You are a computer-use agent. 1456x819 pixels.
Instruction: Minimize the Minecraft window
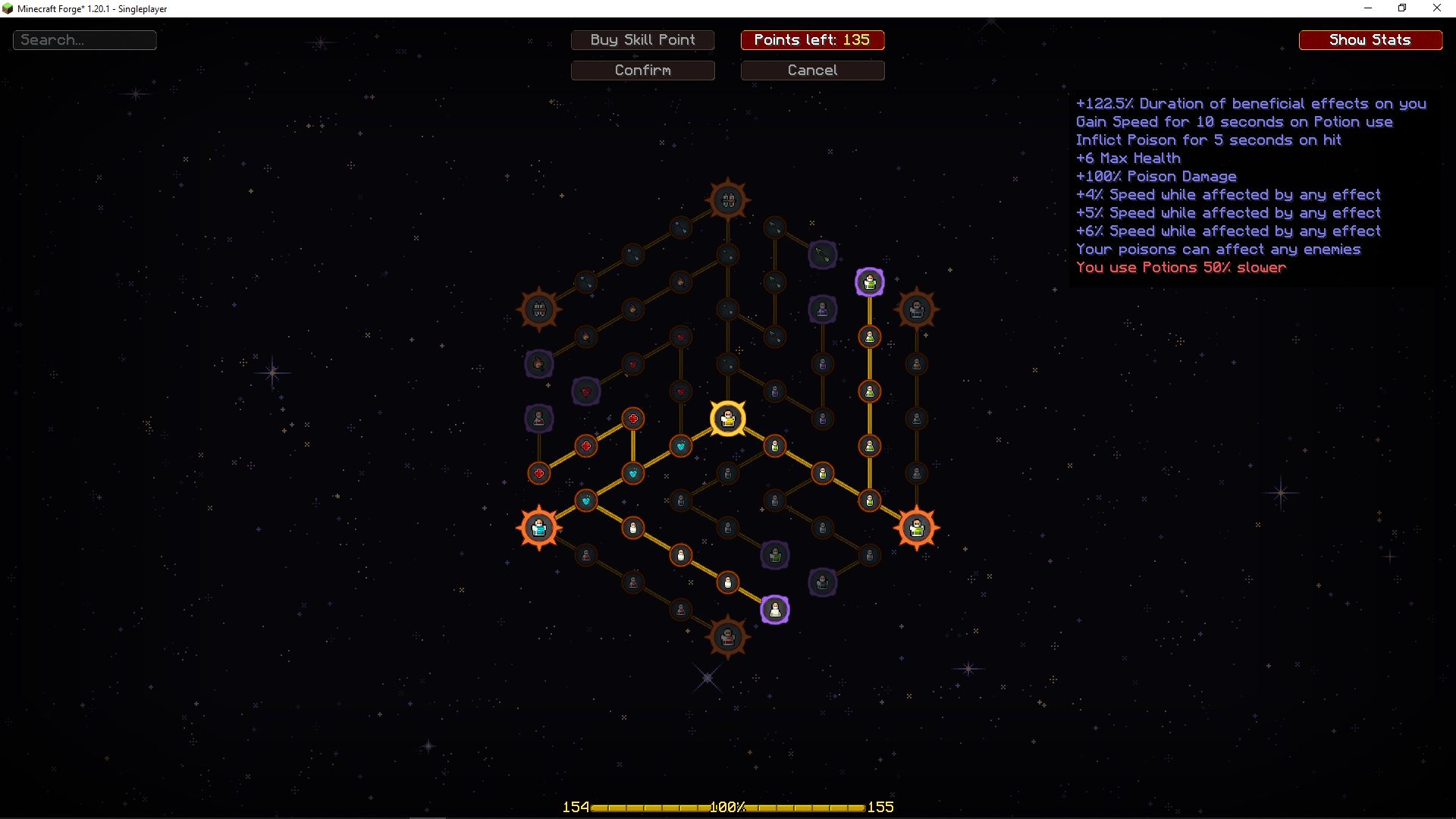(1368, 8)
